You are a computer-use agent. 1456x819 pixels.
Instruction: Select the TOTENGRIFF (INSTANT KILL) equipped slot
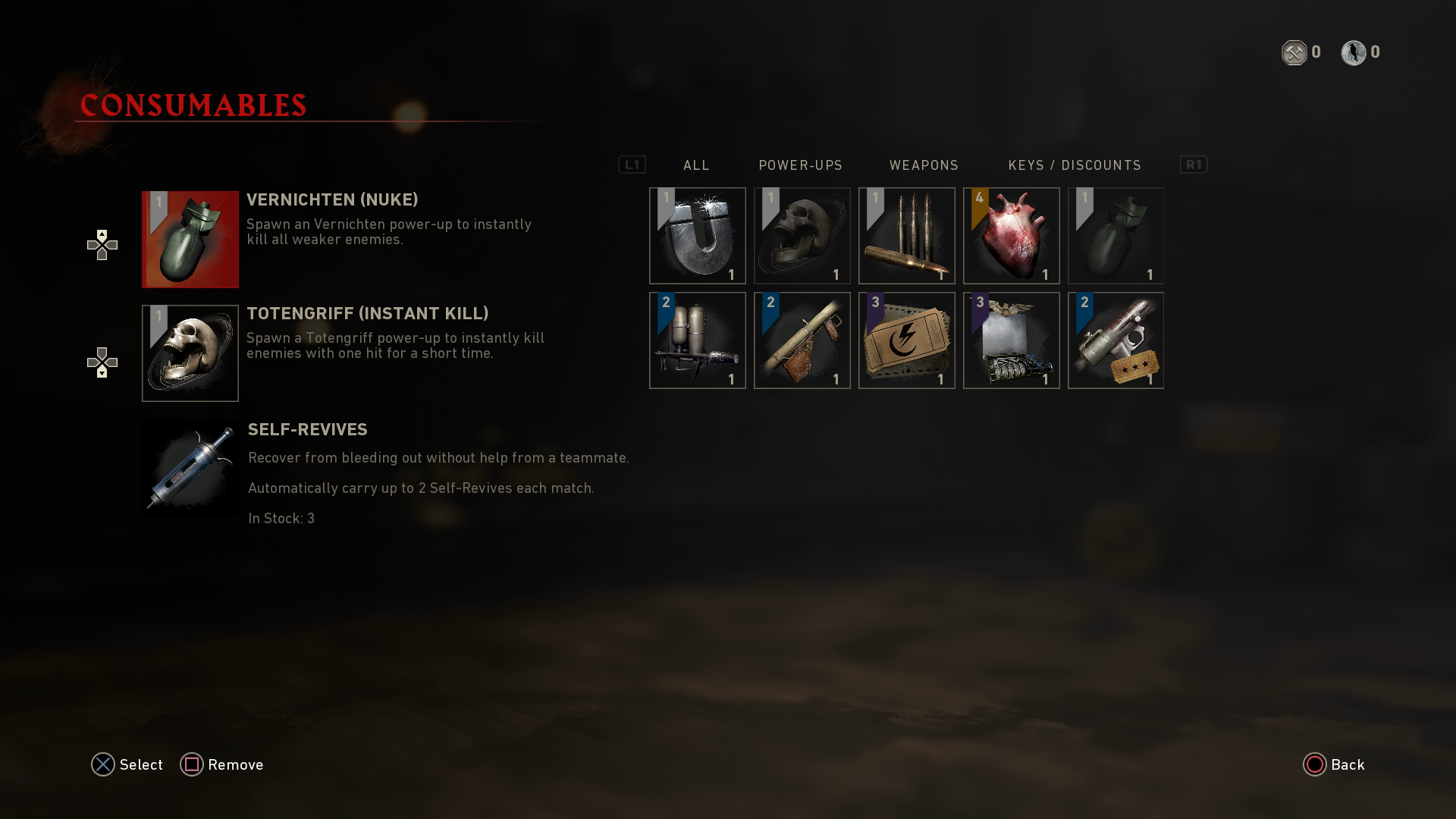tap(190, 353)
